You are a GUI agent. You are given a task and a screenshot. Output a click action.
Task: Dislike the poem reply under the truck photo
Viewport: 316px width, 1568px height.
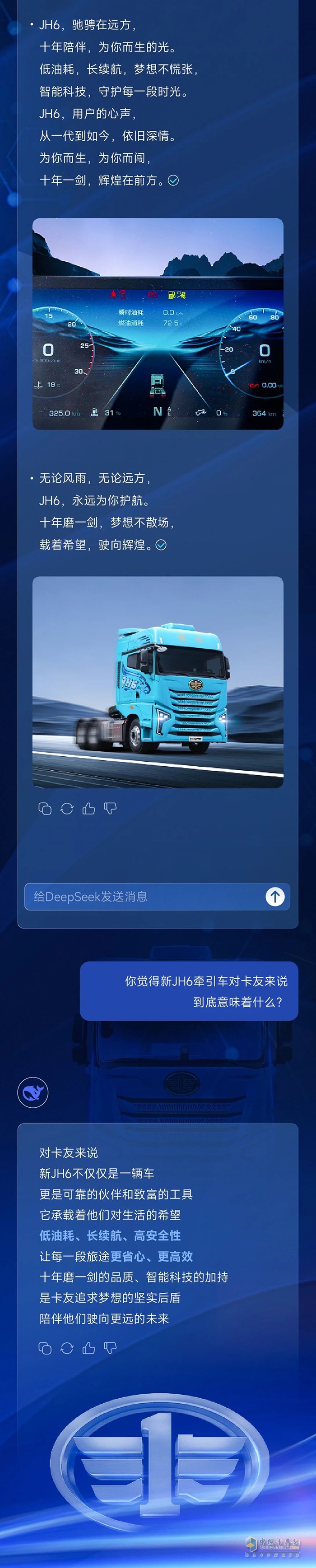tap(110, 808)
